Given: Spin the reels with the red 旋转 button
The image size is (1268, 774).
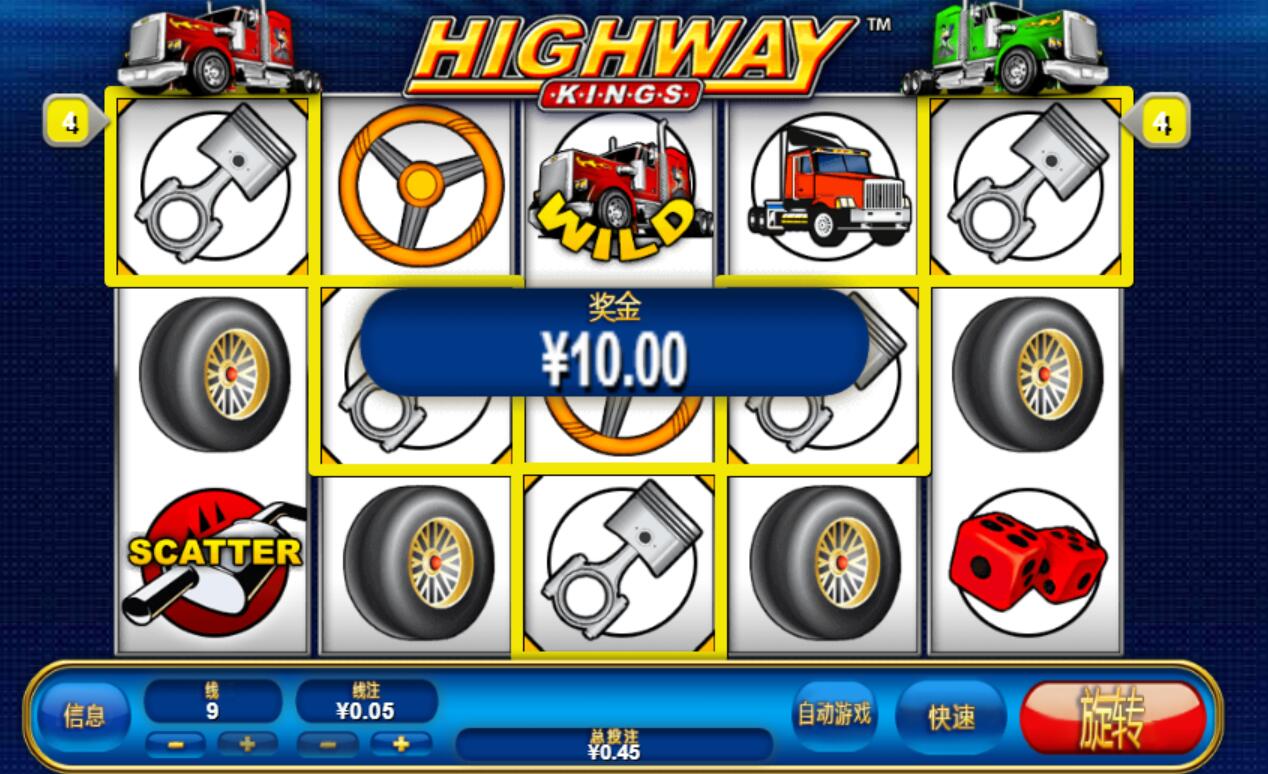Looking at the screenshot, I should 1112,717.
